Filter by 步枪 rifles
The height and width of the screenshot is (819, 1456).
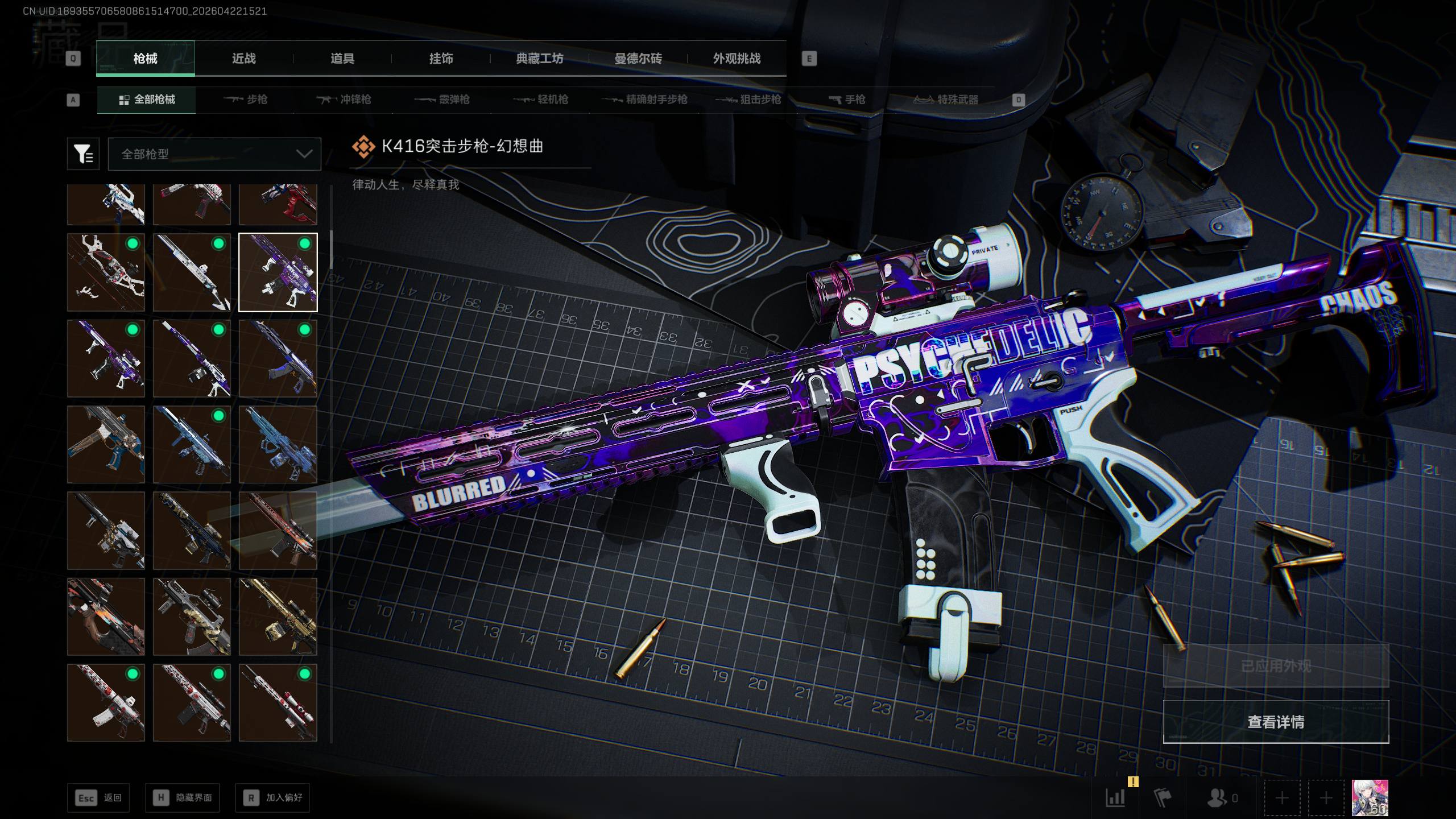[x=246, y=100]
